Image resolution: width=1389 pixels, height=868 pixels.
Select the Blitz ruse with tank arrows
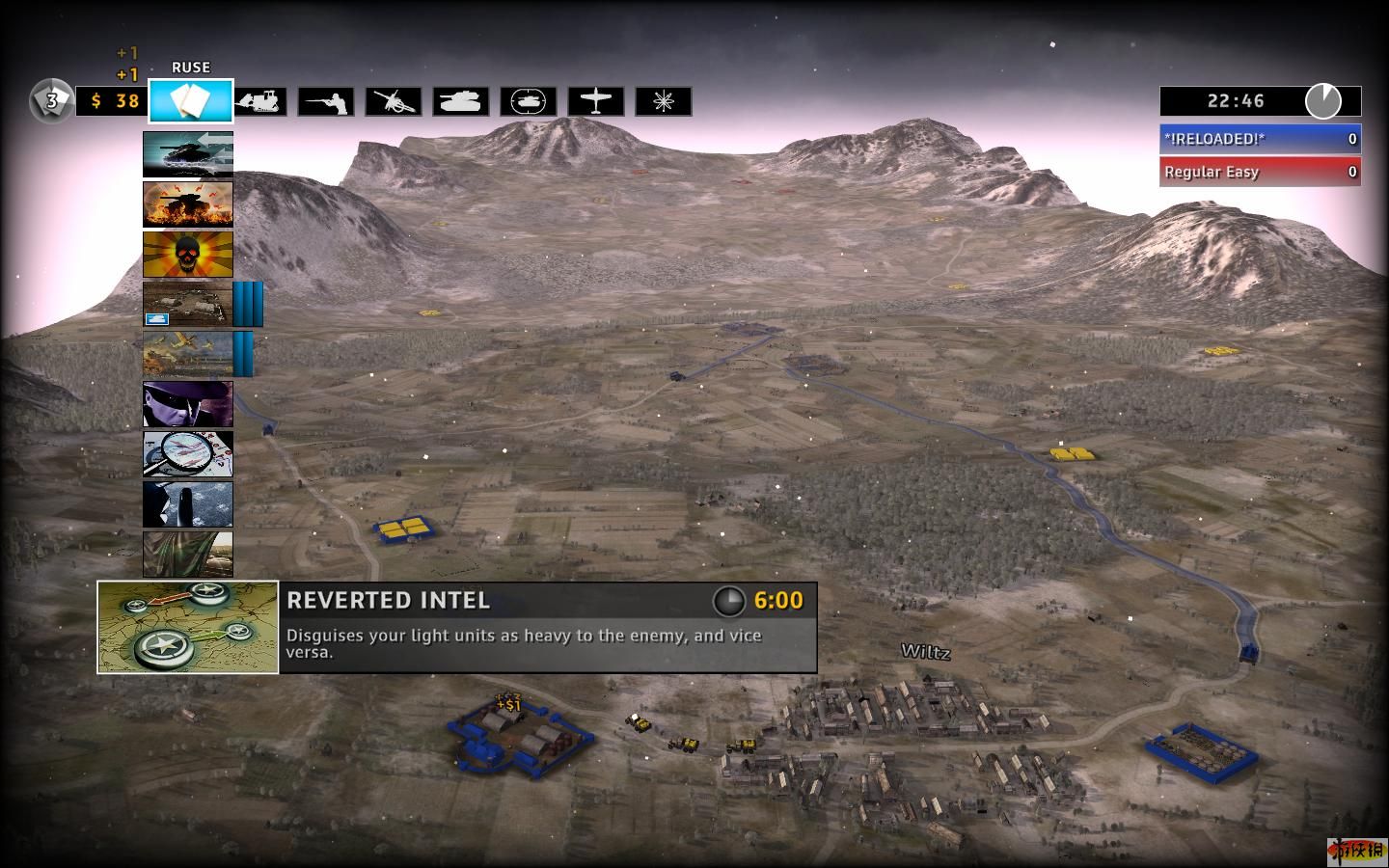point(188,154)
